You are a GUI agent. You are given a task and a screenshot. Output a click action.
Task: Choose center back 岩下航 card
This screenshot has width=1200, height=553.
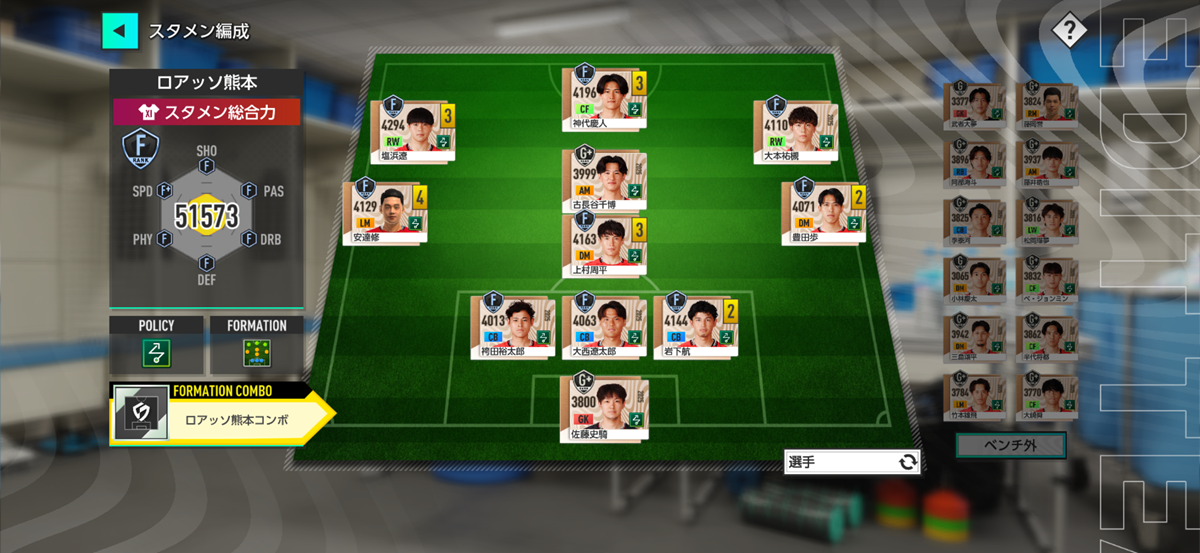[695, 325]
